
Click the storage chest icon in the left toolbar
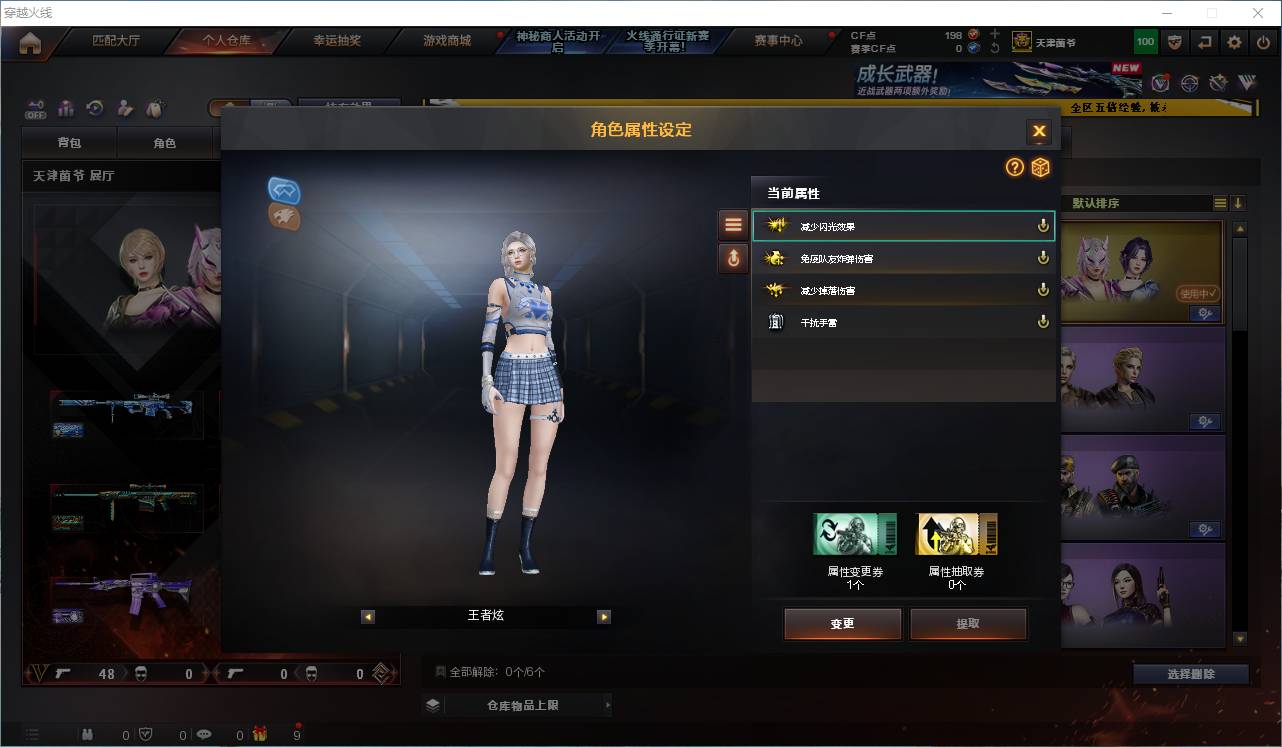tap(154, 108)
